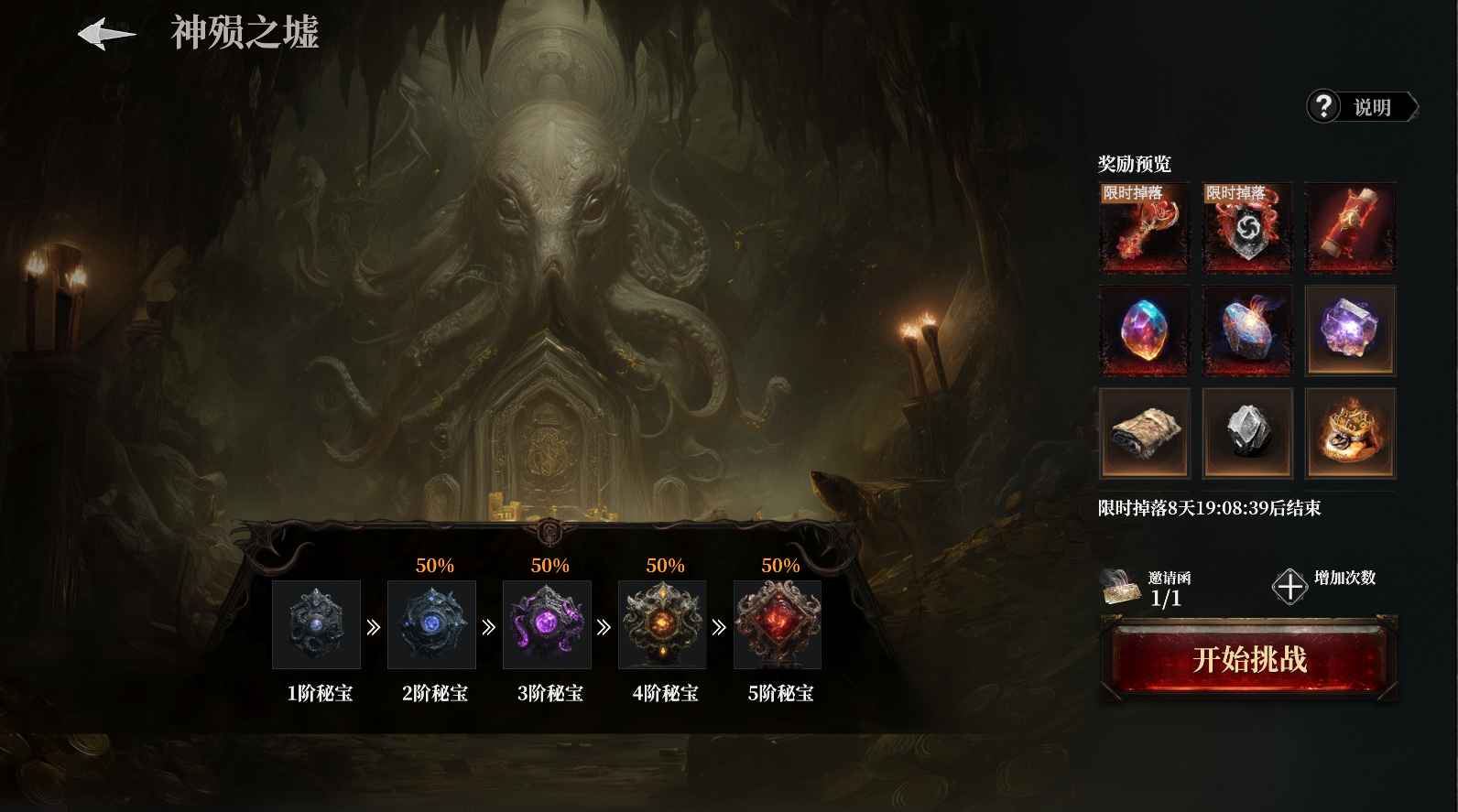Inspect the silver crystal shard reward
1458x812 pixels.
[x=1247, y=433]
